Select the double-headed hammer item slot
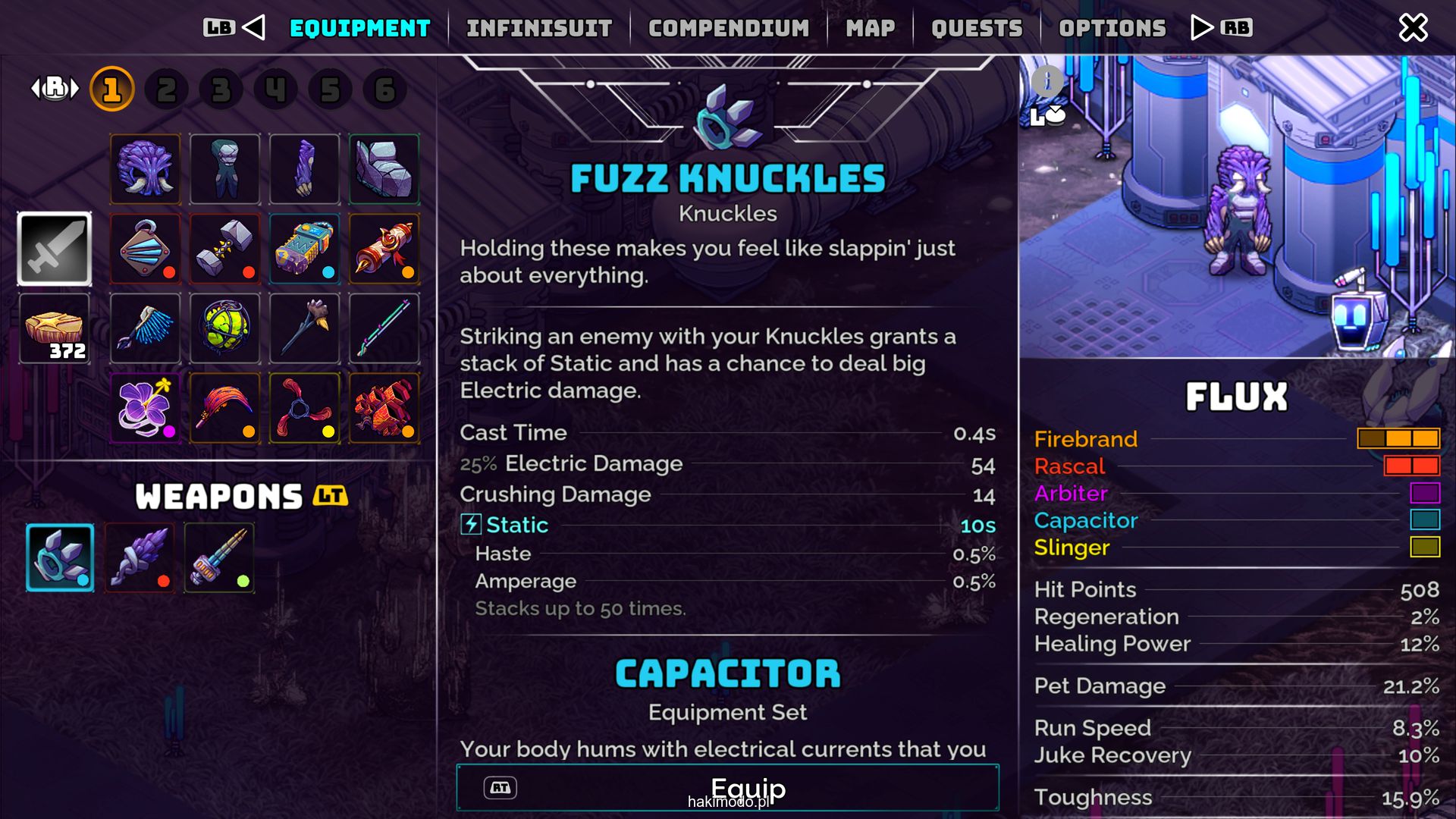The height and width of the screenshot is (819, 1456). point(225,249)
